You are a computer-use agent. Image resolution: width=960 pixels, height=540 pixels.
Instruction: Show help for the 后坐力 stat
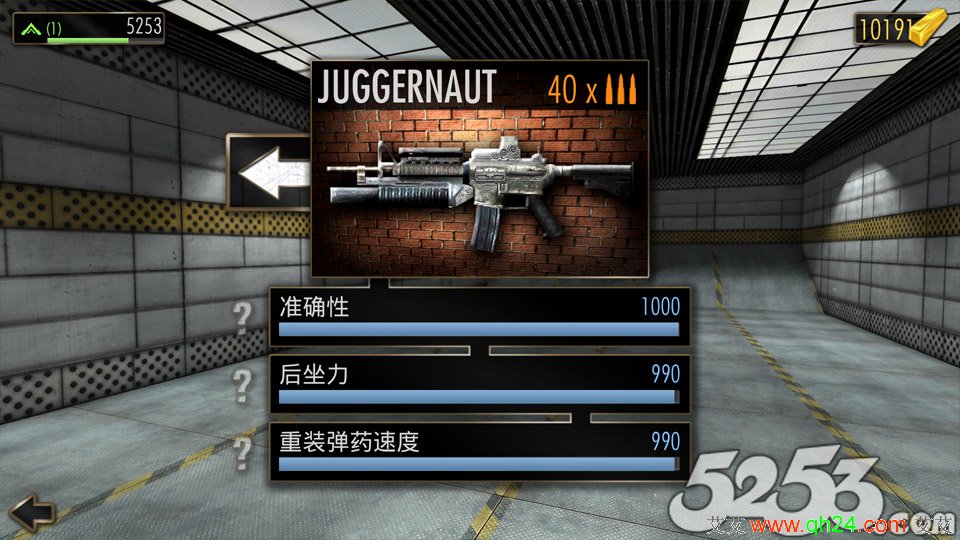click(x=241, y=384)
